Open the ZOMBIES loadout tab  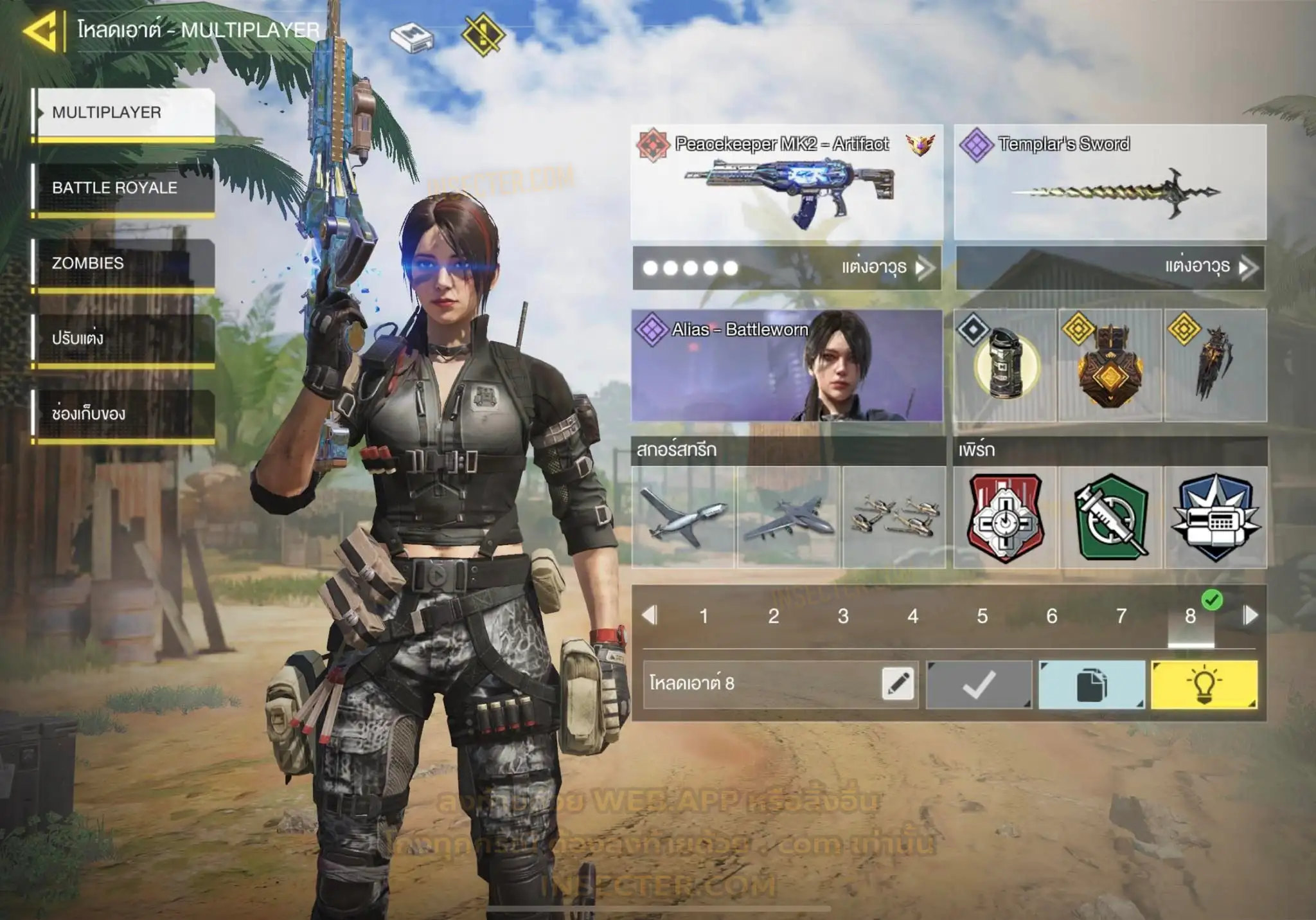pyautogui.click(x=123, y=263)
